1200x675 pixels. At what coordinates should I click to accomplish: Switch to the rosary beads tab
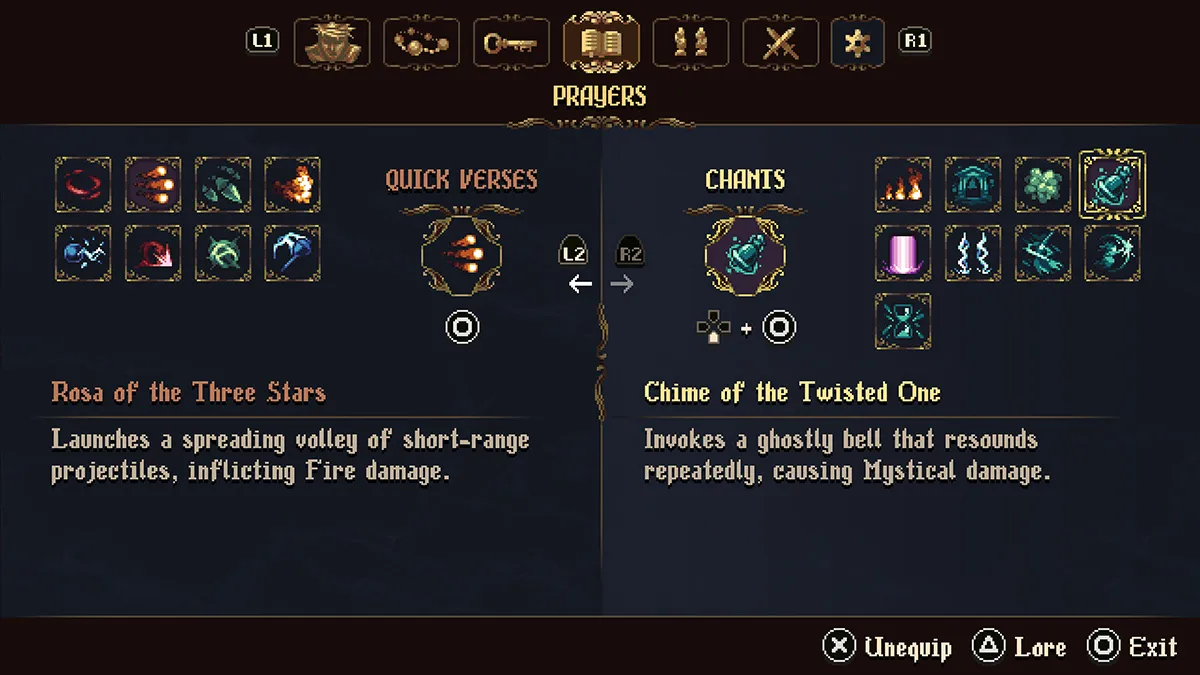click(421, 43)
